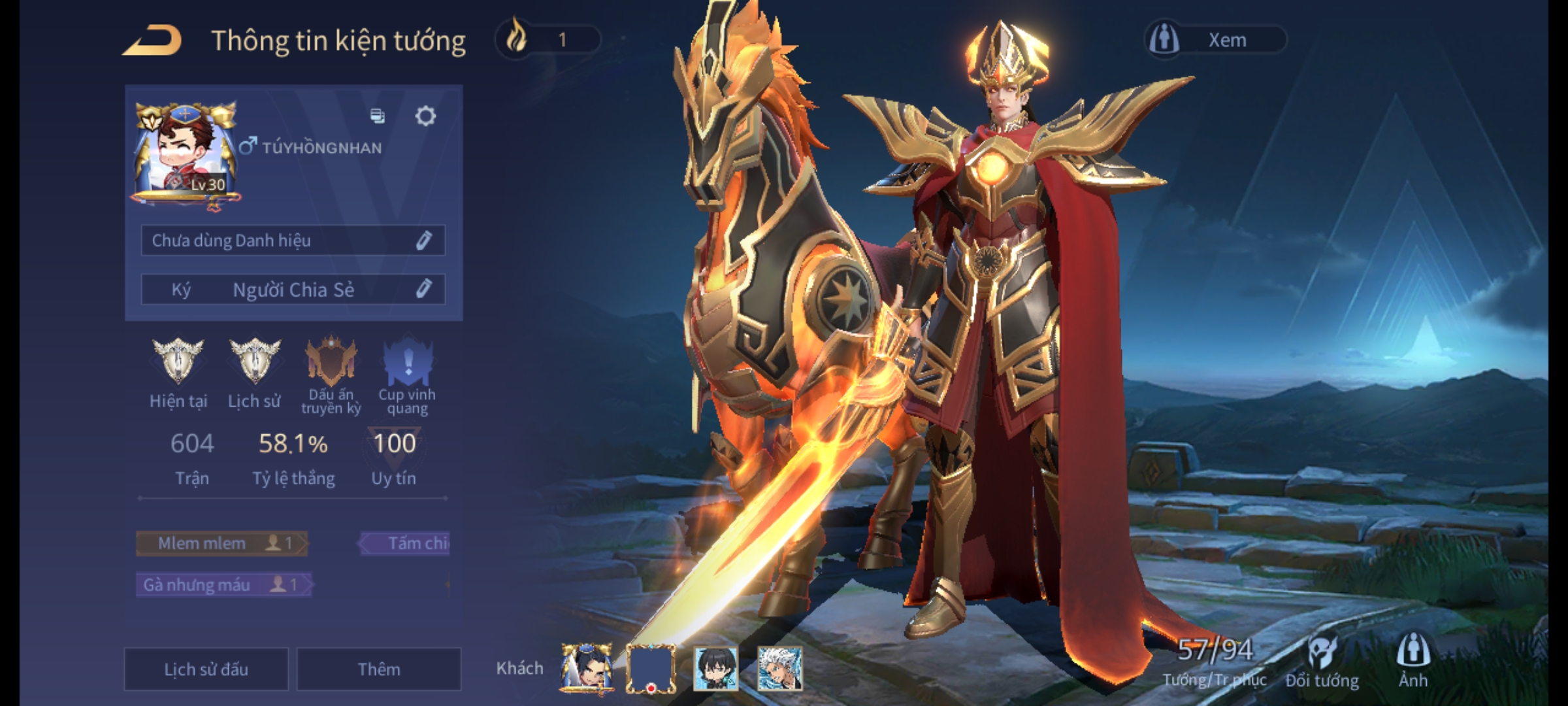The height and width of the screenshot is (706, 1568).
Task: Open Lịch sử đấu match history
Action: [206, 669]
